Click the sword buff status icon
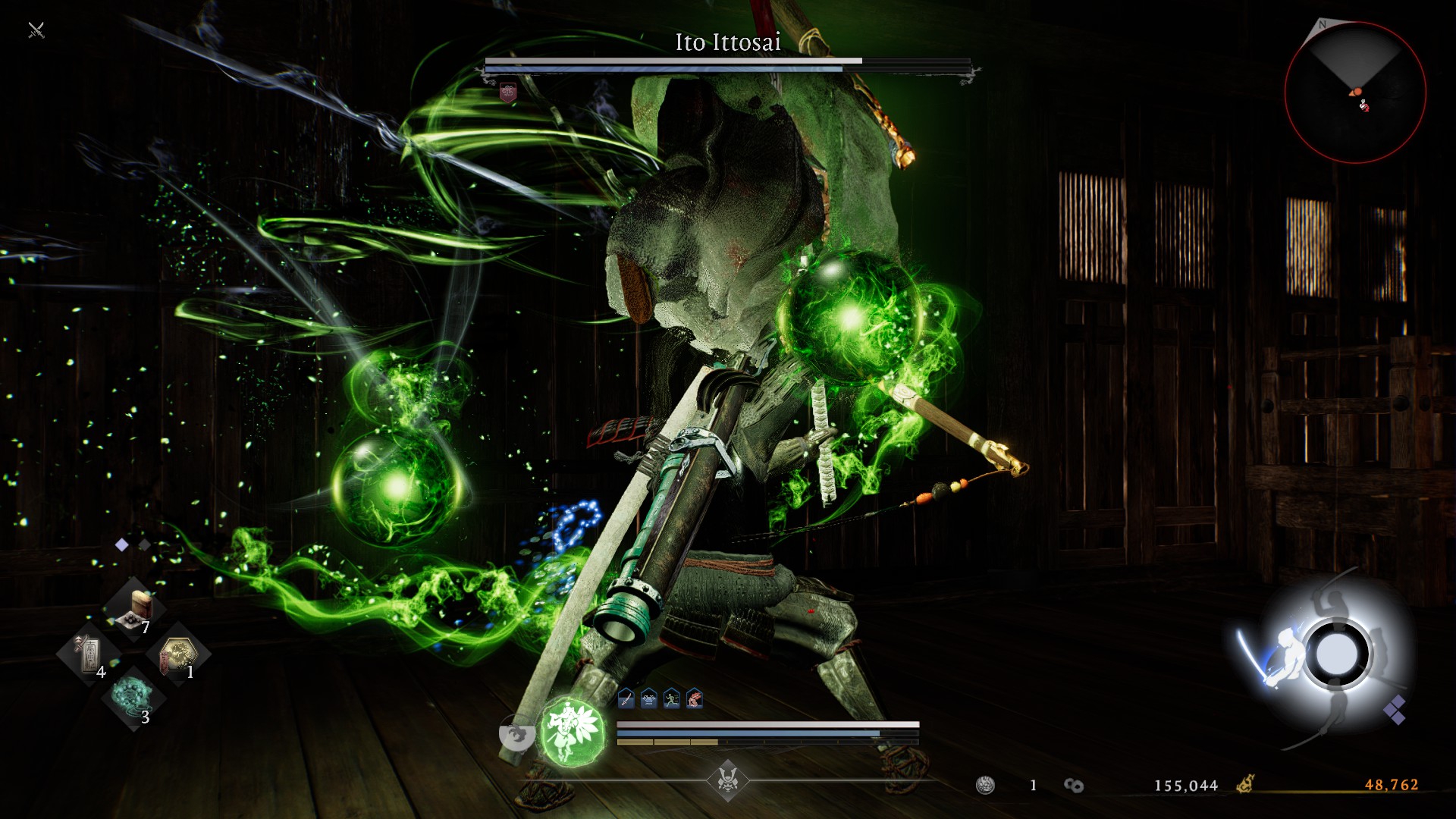The height and width of the screenshot is (819, 1456). click(626, 699)
